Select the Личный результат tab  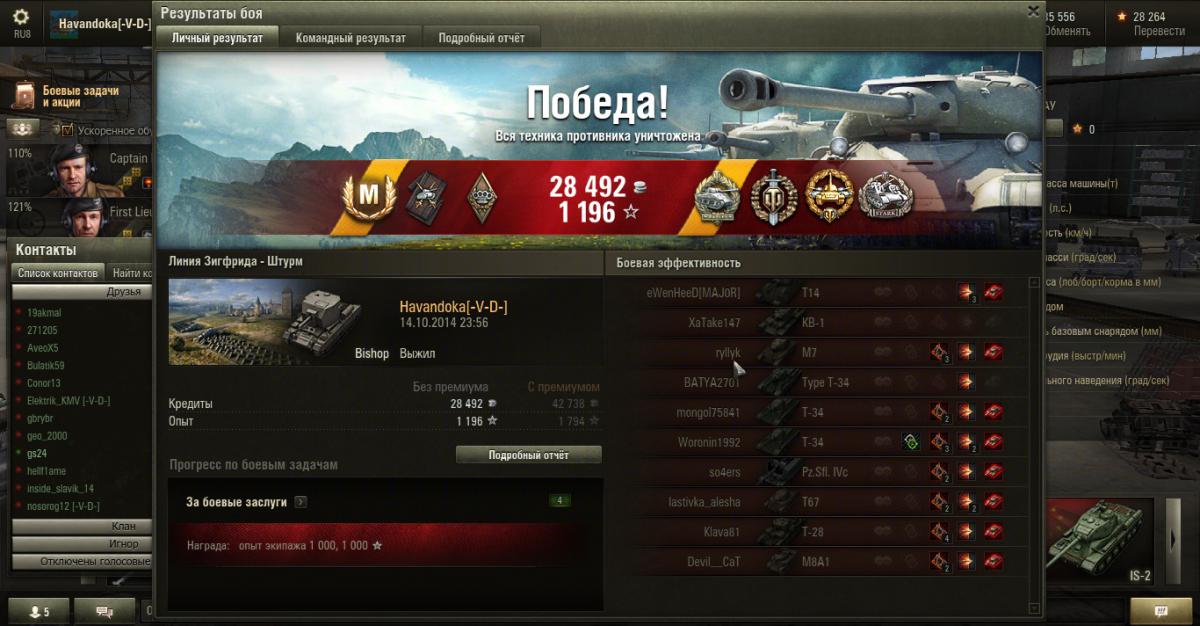point(217,38)
